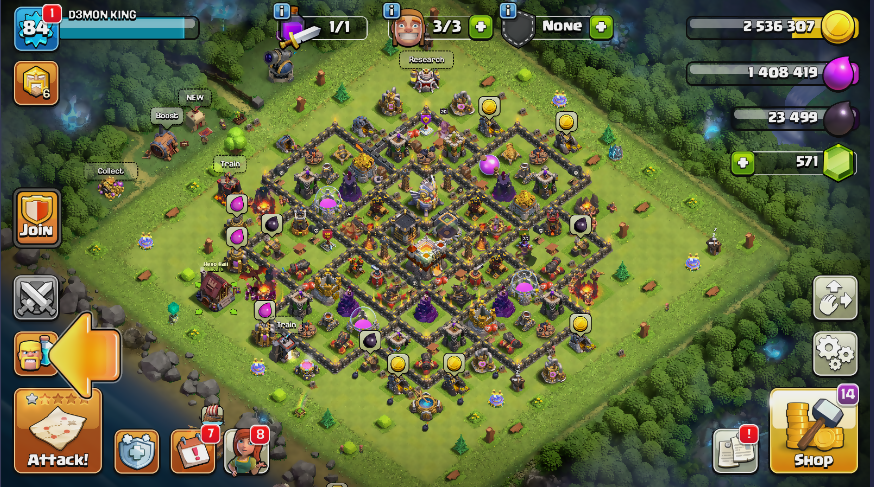Add gems with the green plus
874x487 pixels.
742,162
